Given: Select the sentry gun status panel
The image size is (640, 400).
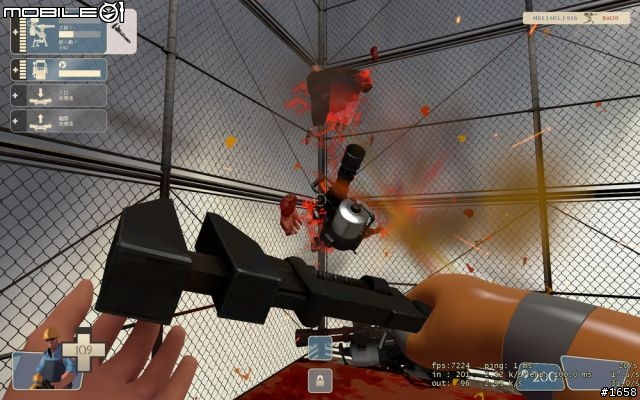Looking at the screenshot, I should pyautogui.click(x=60, y=39).
